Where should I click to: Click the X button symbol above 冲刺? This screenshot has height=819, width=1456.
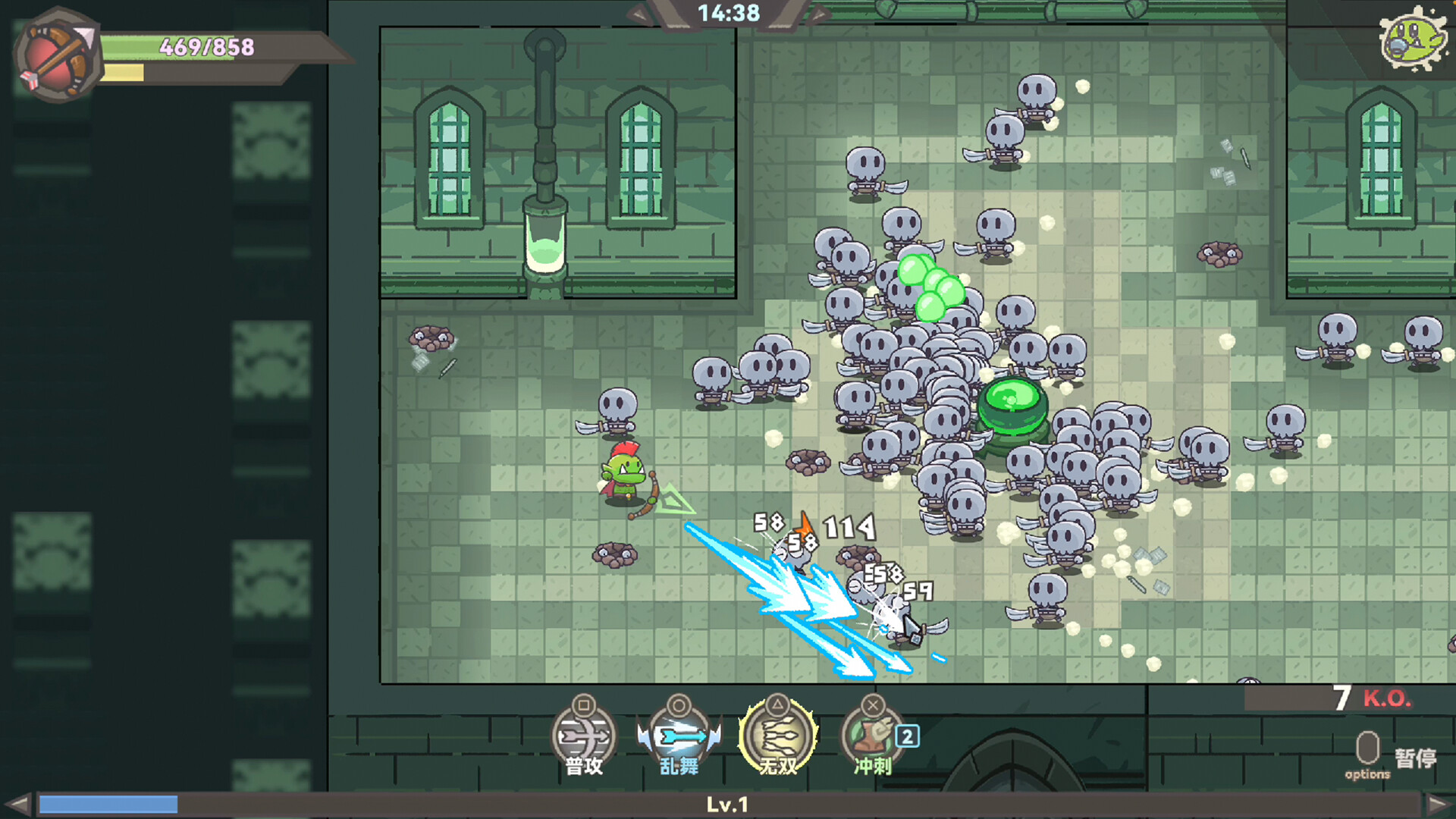tap(871, 705)
